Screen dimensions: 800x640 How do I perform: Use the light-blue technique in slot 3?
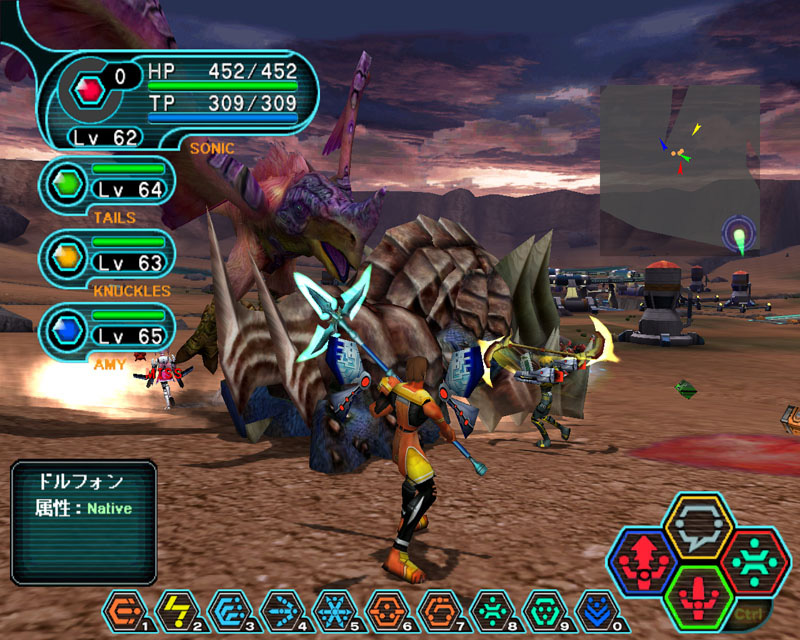[228, 609]
